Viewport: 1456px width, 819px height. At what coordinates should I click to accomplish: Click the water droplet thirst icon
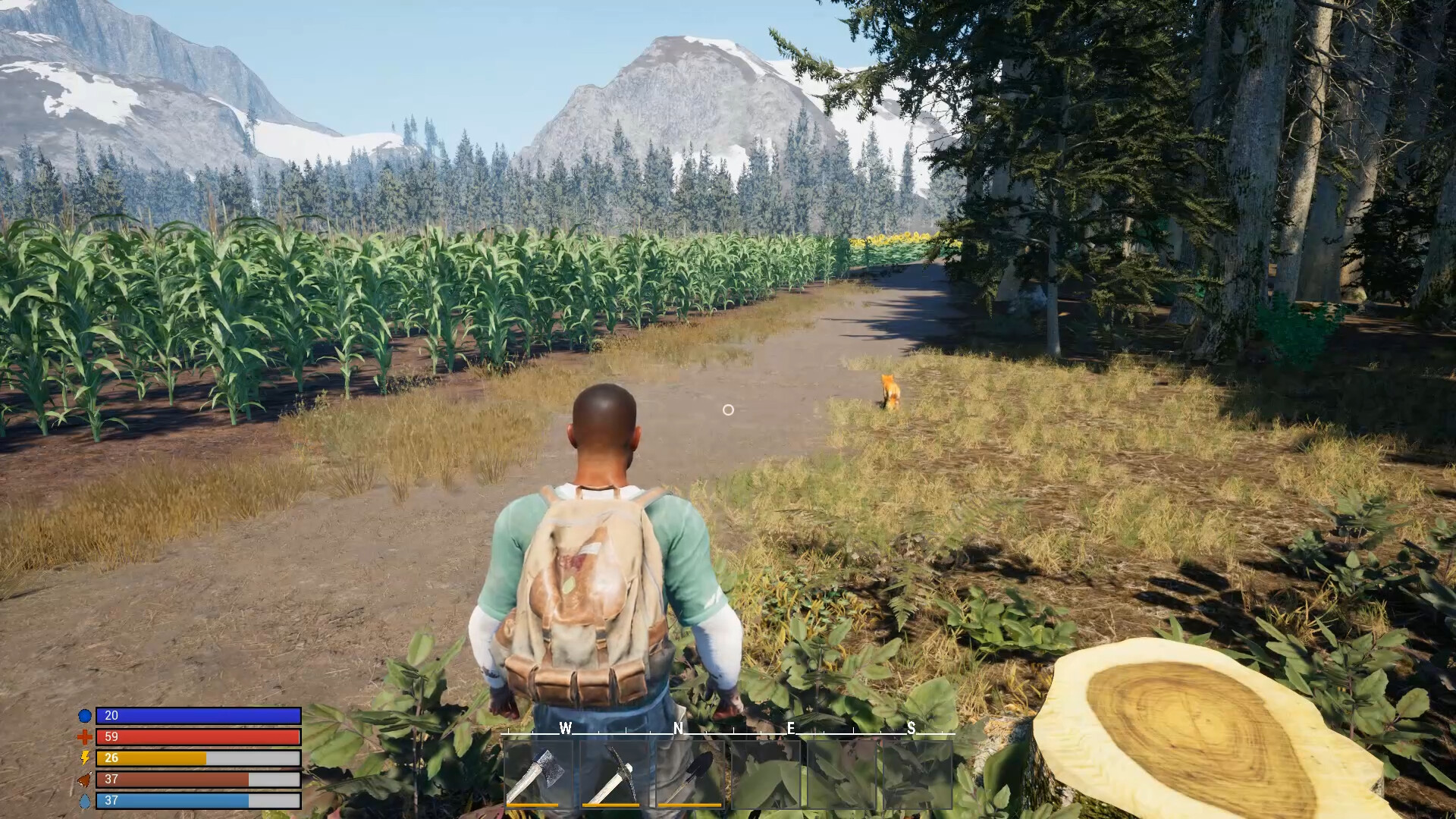86,799
